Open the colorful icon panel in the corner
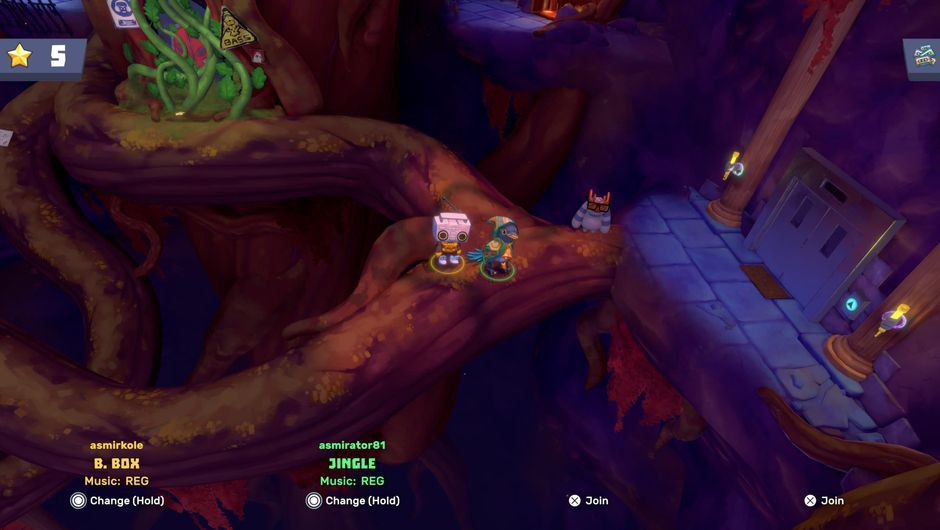The height and width of the screenshot is (530, 940). pyautogui.click(x=922, y=58)
